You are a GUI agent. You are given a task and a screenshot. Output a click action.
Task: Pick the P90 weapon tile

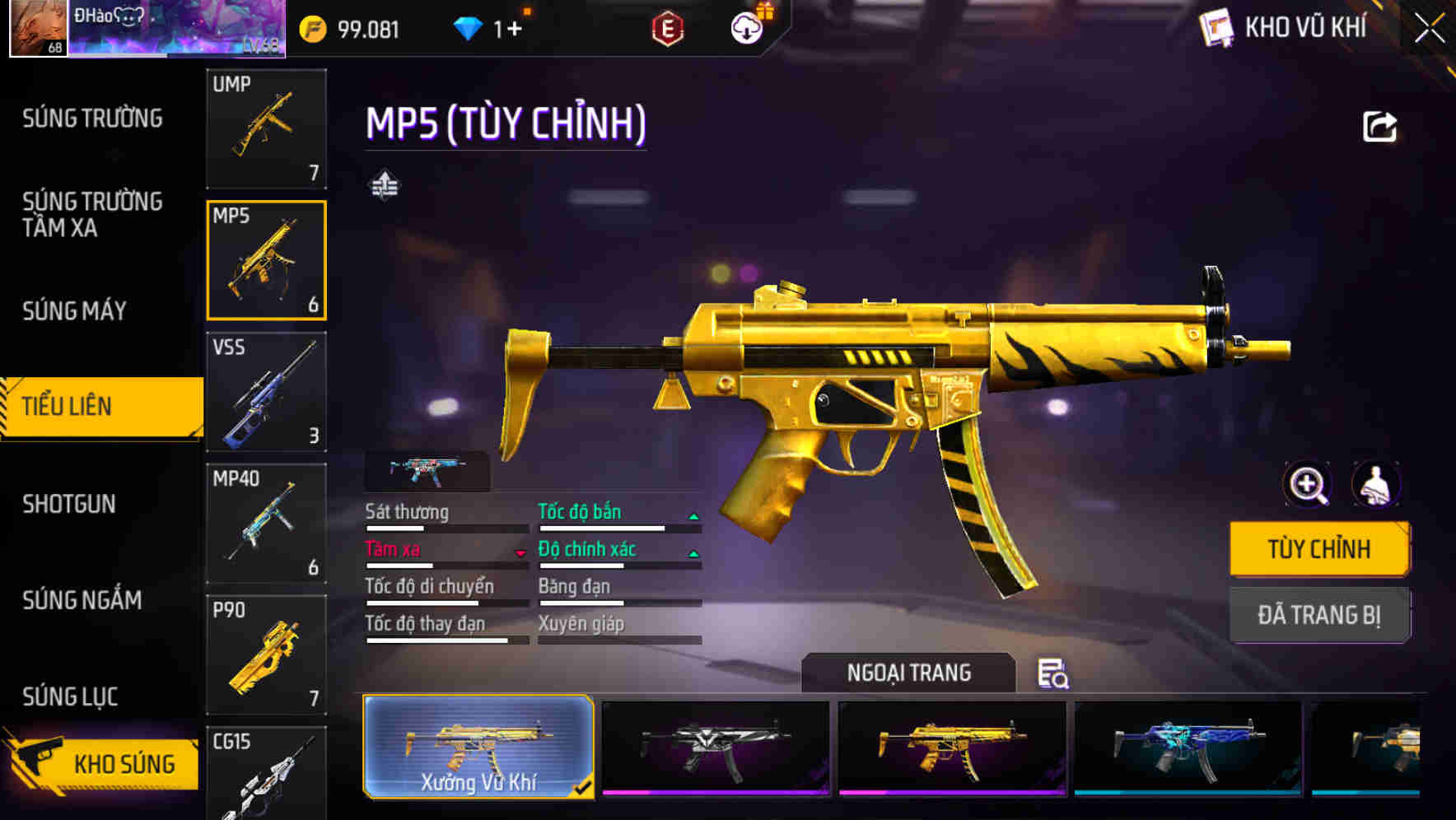(266, 655)
